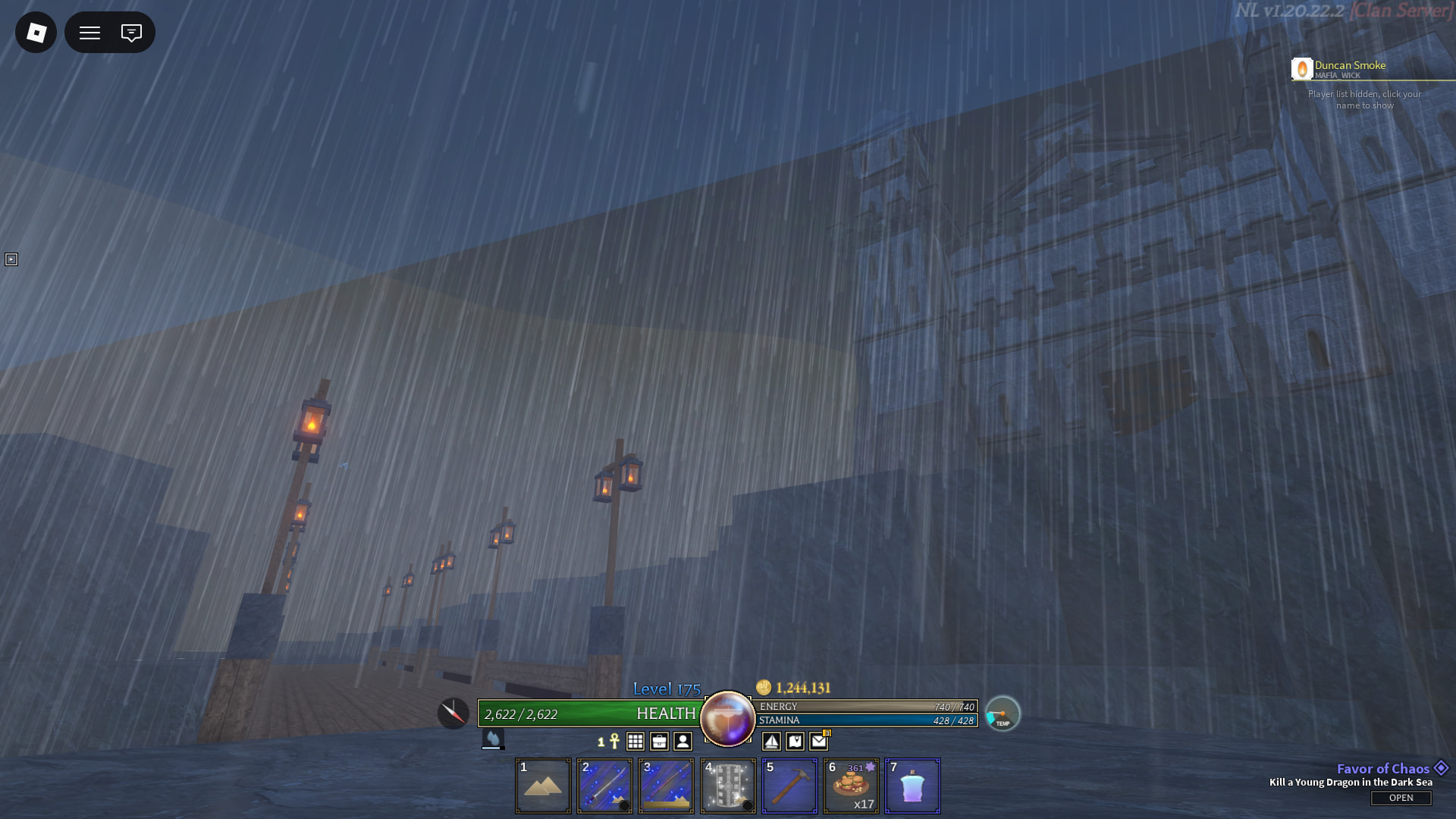Toggle the chat window icon
1456x819 pixels.
tap(131, 33)
